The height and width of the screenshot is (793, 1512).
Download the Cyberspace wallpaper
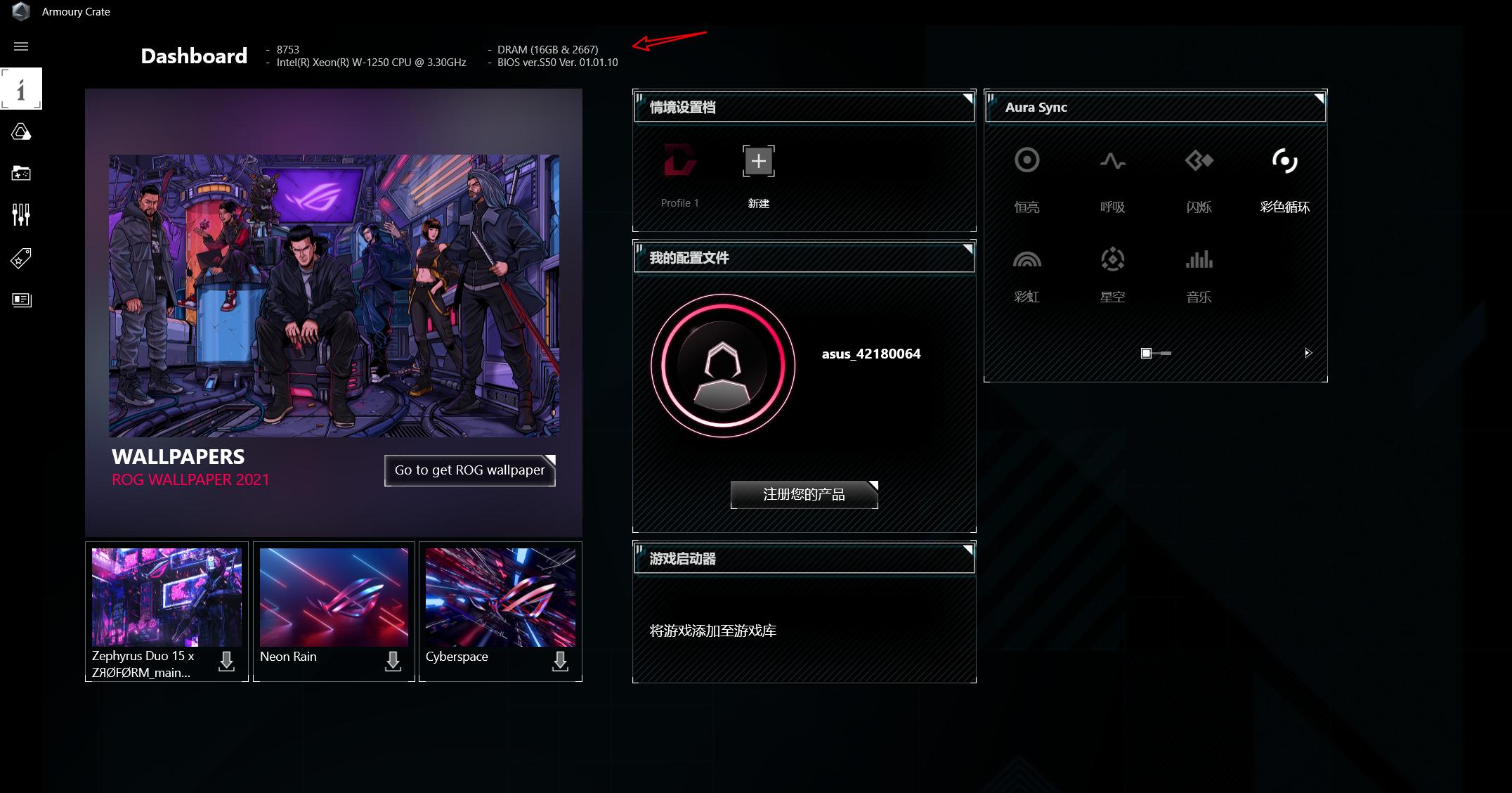560,661
